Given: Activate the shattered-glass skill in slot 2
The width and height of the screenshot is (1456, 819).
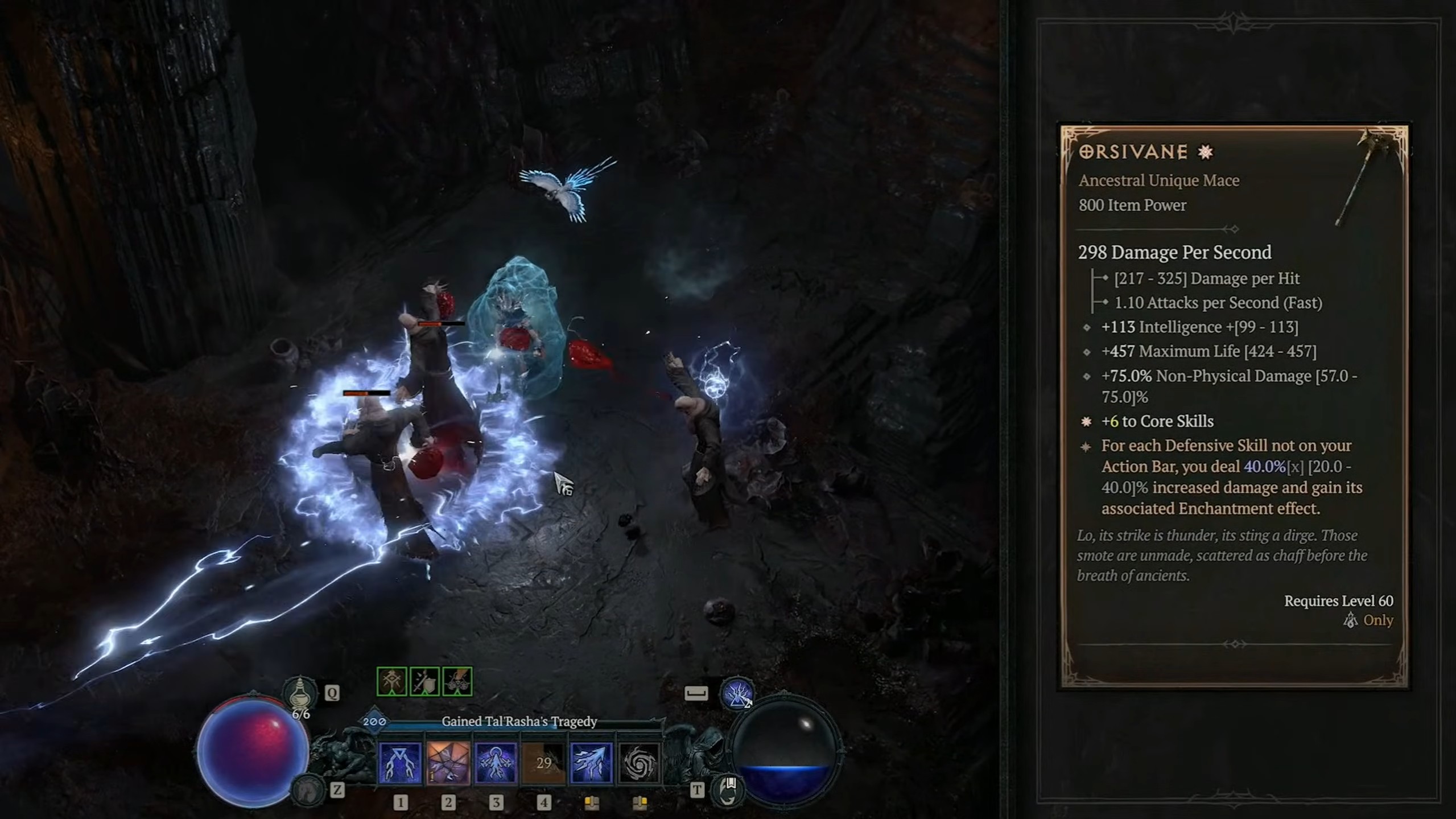Looking at the screenshot, I should tap(448, 763).
